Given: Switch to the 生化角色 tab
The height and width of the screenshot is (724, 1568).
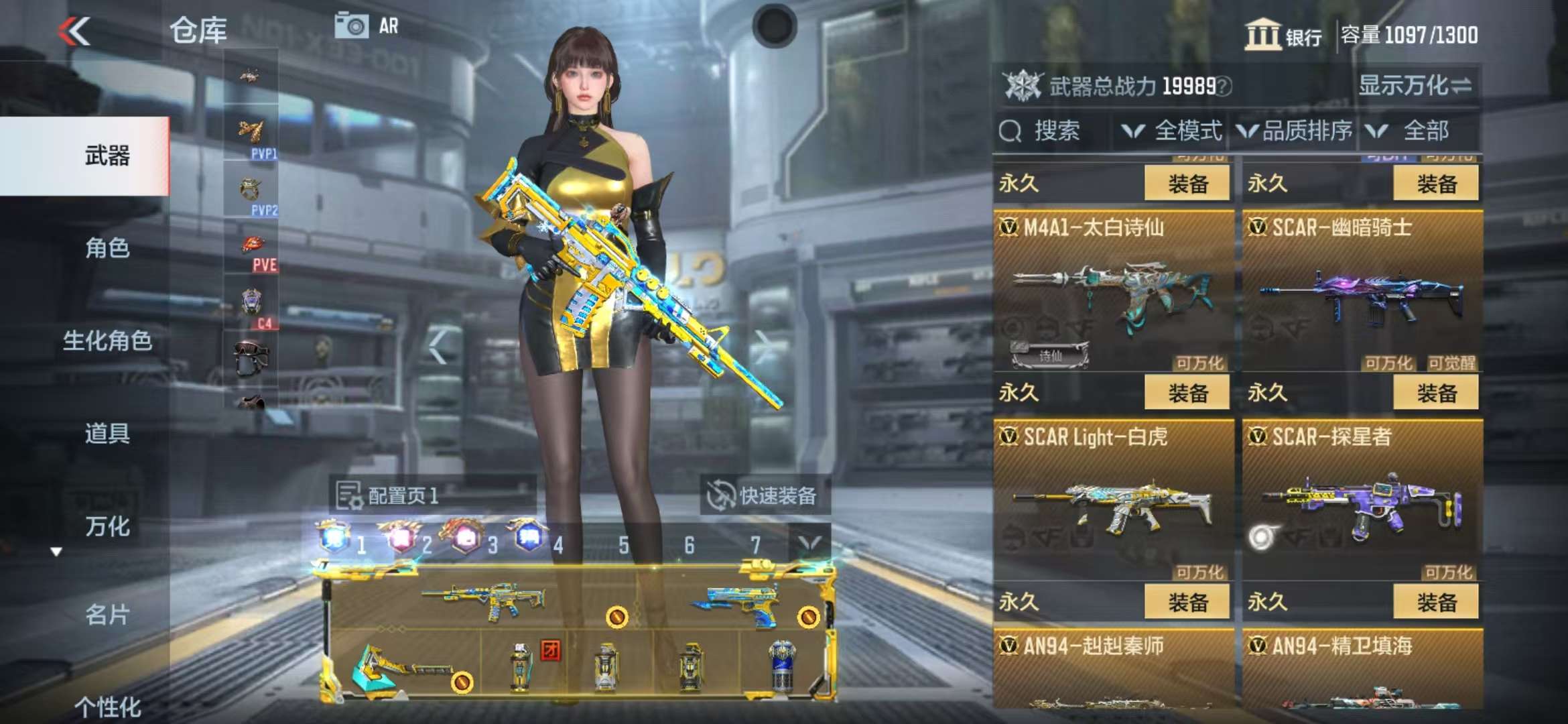Looking at the screenshot, I should pyautogui.click(x=107, y=341).
